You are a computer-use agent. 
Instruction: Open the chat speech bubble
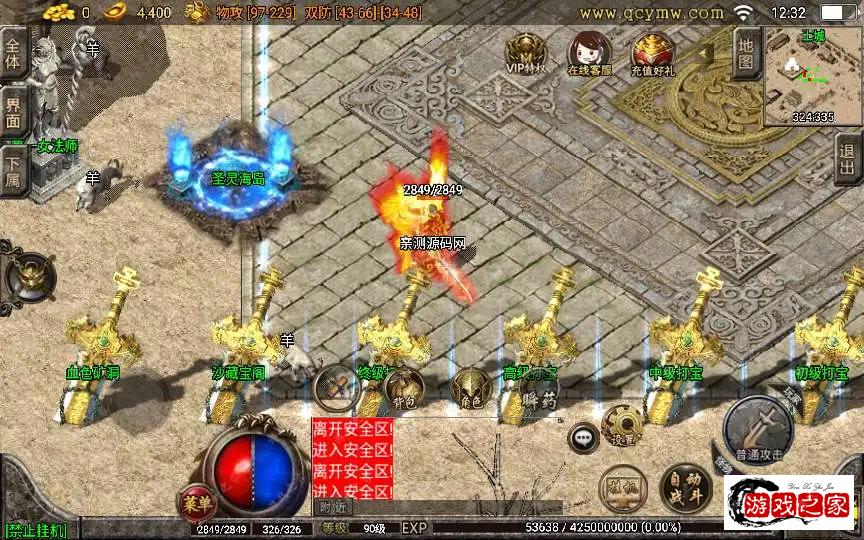click(583, 437)
